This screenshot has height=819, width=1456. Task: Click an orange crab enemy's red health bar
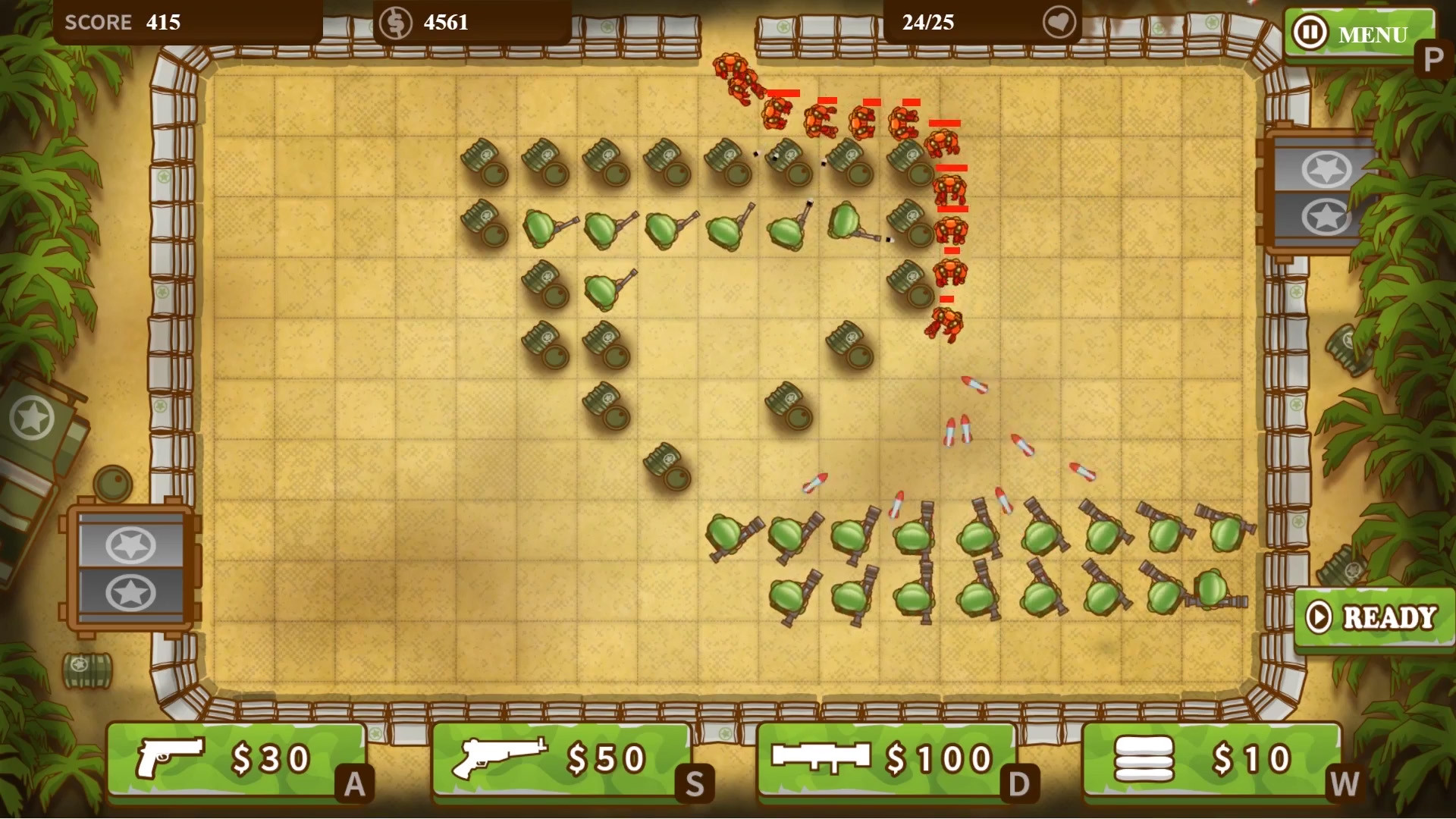pyautogui.click(x=950, y=169)
